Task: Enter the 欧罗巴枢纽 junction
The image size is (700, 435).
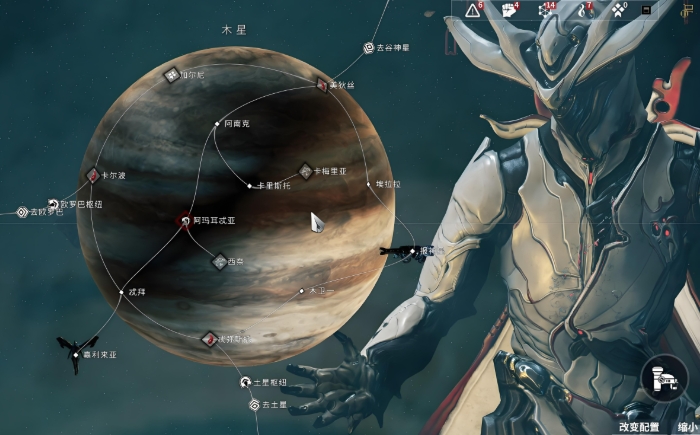Action: click(x=53, y=204)
